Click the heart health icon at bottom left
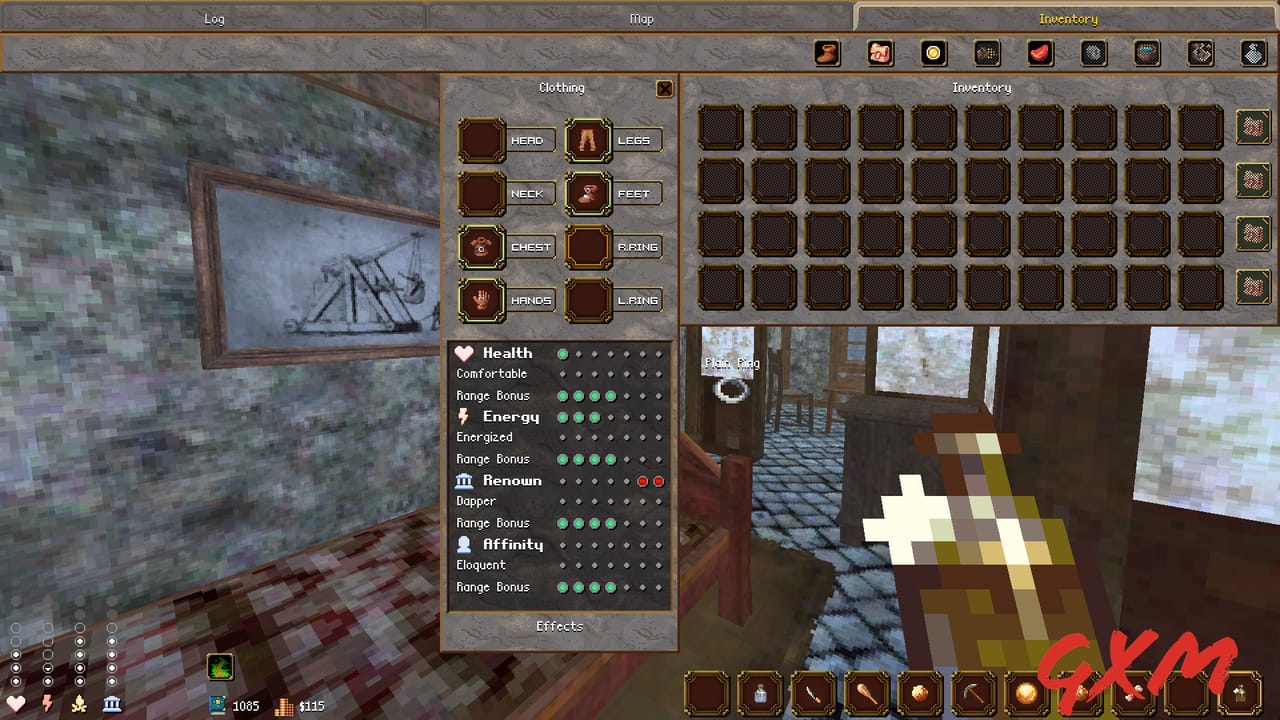Viewport: 1280px width, 720px height. [x=14, y=705]
